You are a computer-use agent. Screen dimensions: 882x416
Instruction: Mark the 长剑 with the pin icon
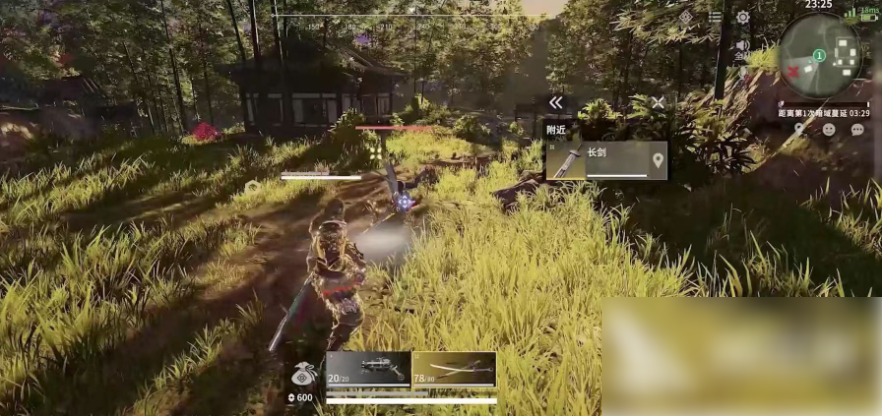pos(657,160)
